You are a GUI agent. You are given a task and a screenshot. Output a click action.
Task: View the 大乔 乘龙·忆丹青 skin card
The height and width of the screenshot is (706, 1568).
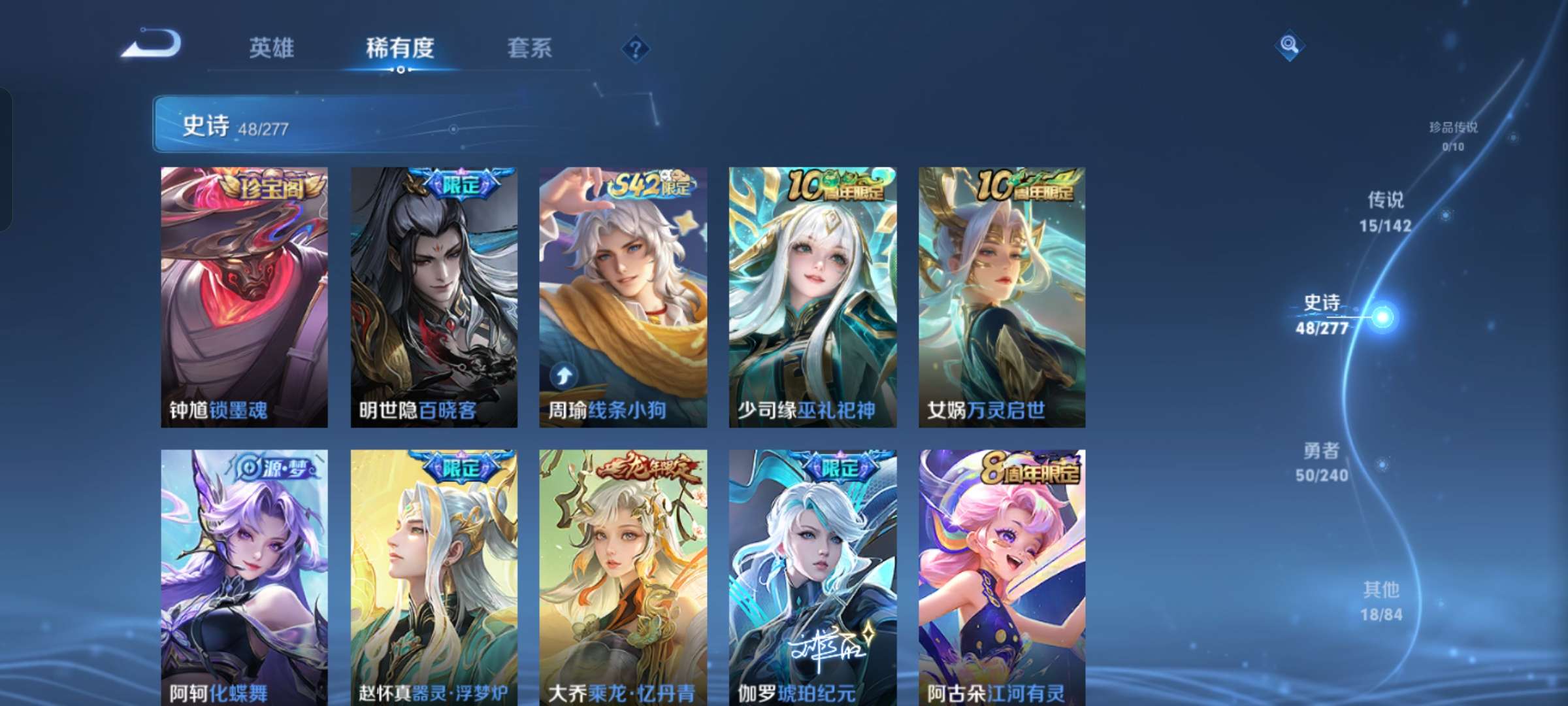(x=624, y=575)
